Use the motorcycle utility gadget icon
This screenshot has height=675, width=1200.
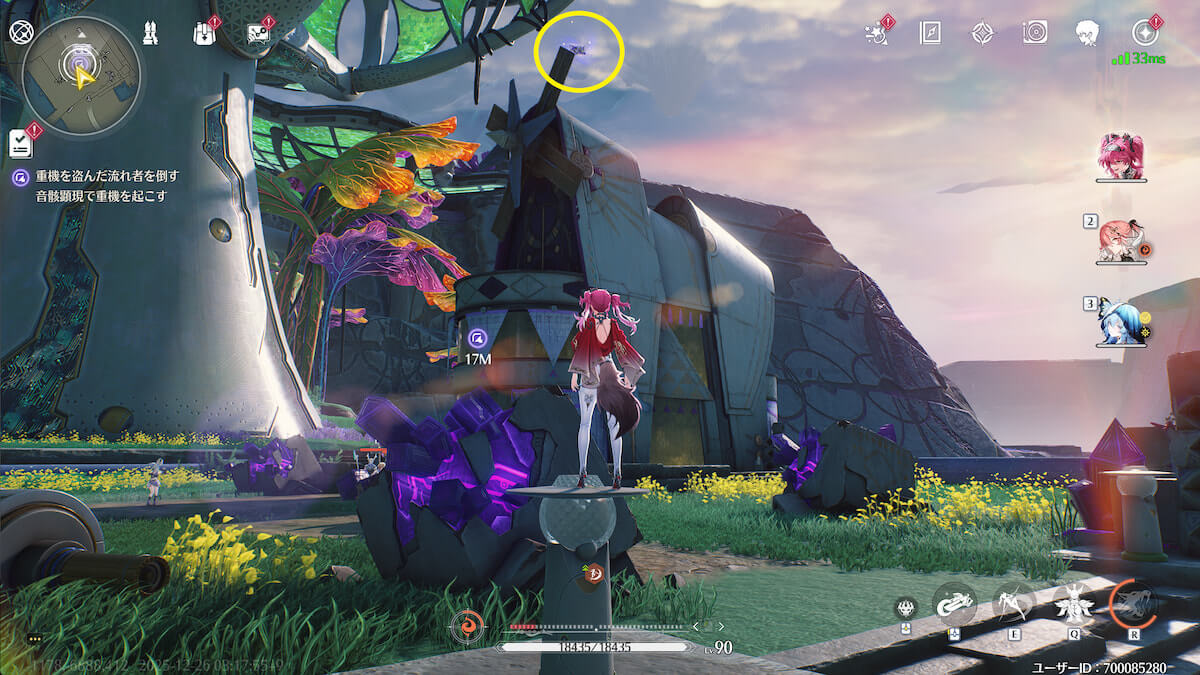pos(954,604)
